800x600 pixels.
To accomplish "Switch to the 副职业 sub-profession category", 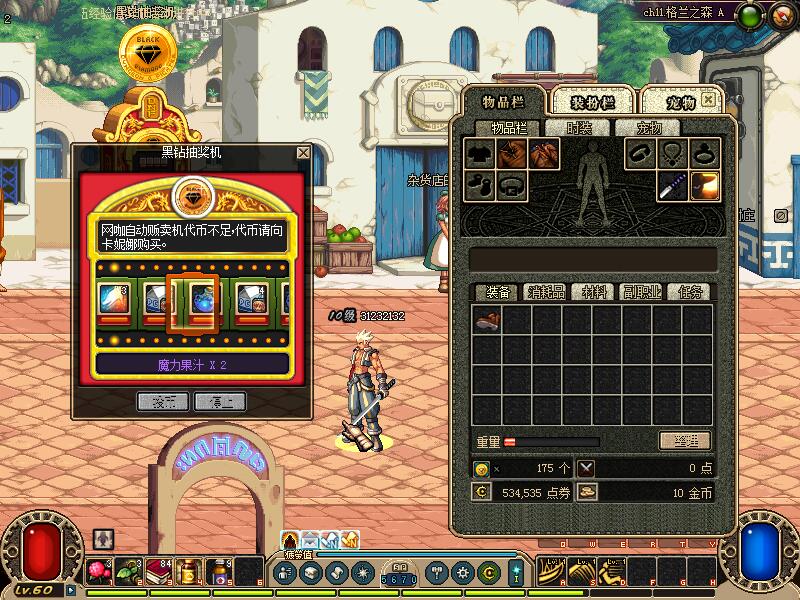I will [641, 292].
